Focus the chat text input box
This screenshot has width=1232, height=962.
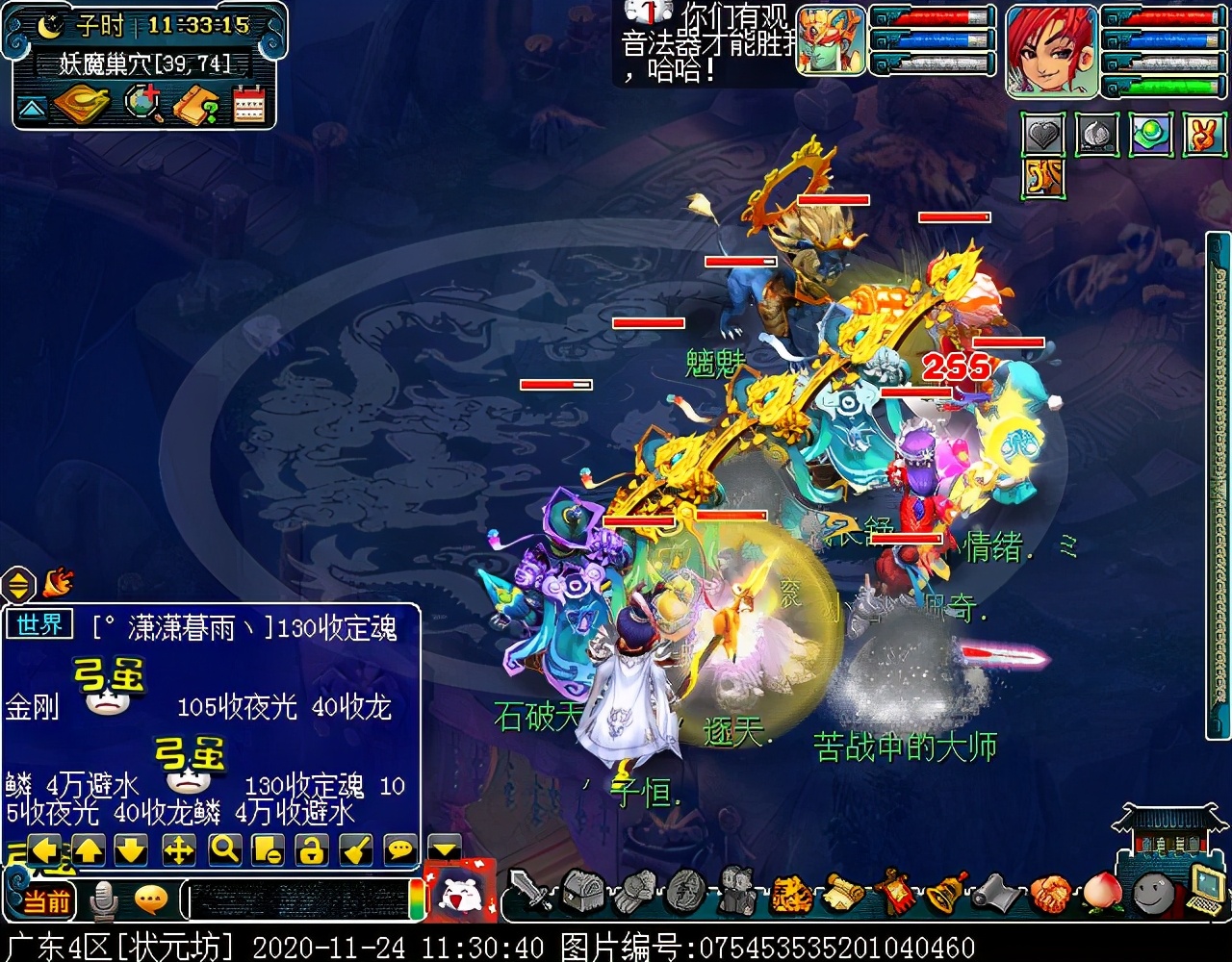[298, 901]
